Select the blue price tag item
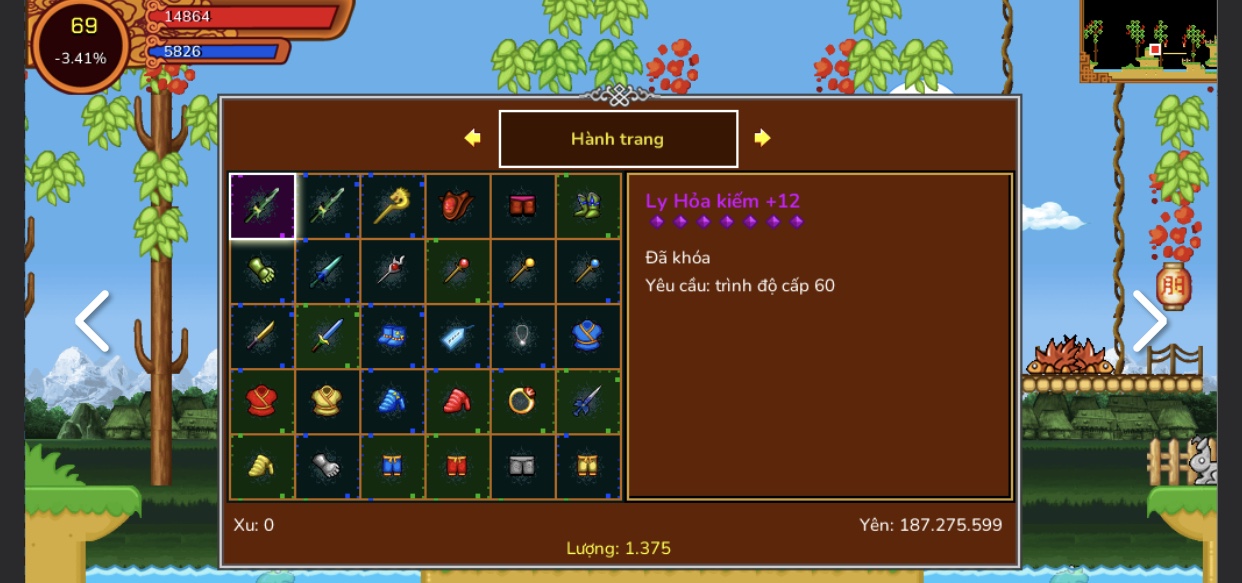This screenshot has width=1242, height=583. point(457,336)
